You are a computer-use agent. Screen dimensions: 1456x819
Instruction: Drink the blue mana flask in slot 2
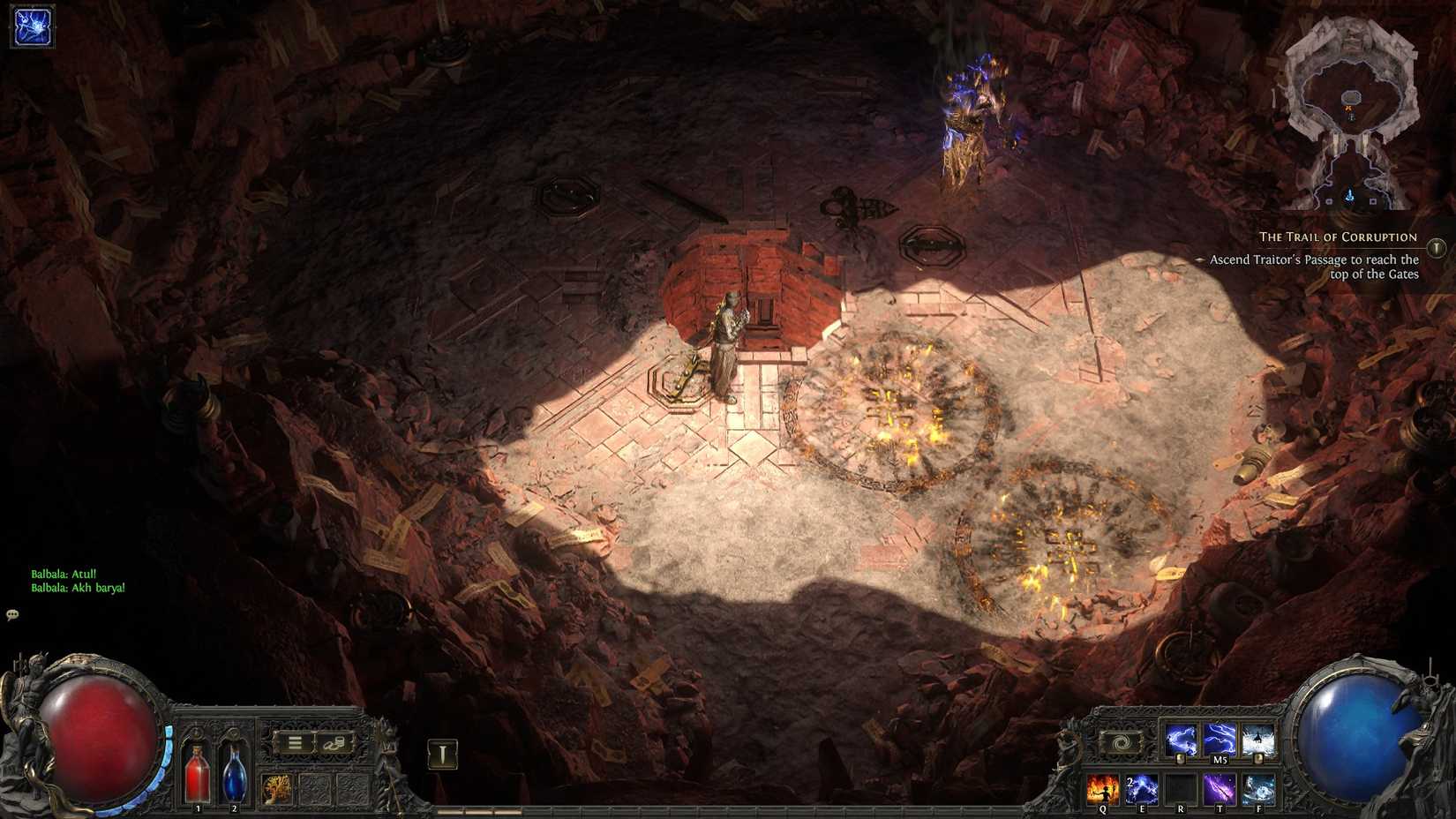pos(234,773)
